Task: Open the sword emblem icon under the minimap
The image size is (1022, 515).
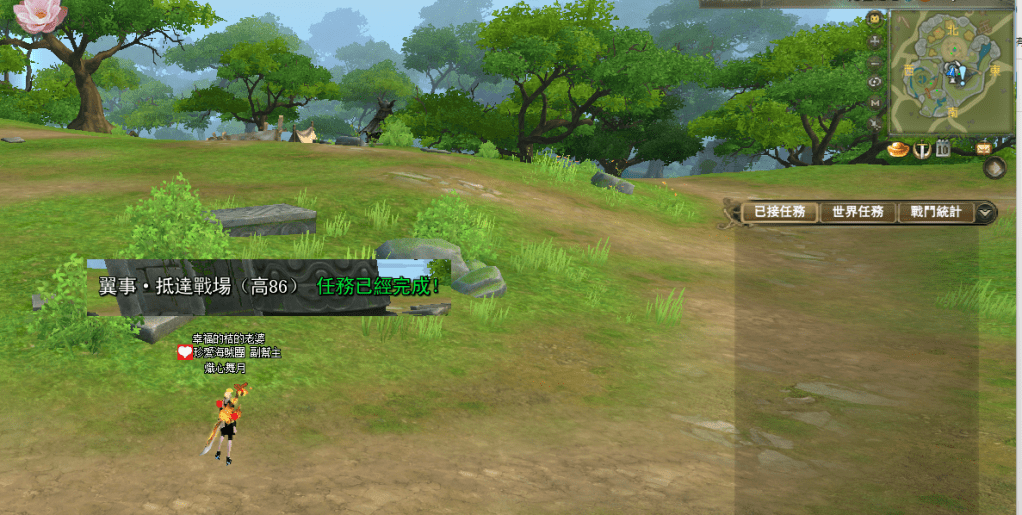Action: [x=923, y=150]
